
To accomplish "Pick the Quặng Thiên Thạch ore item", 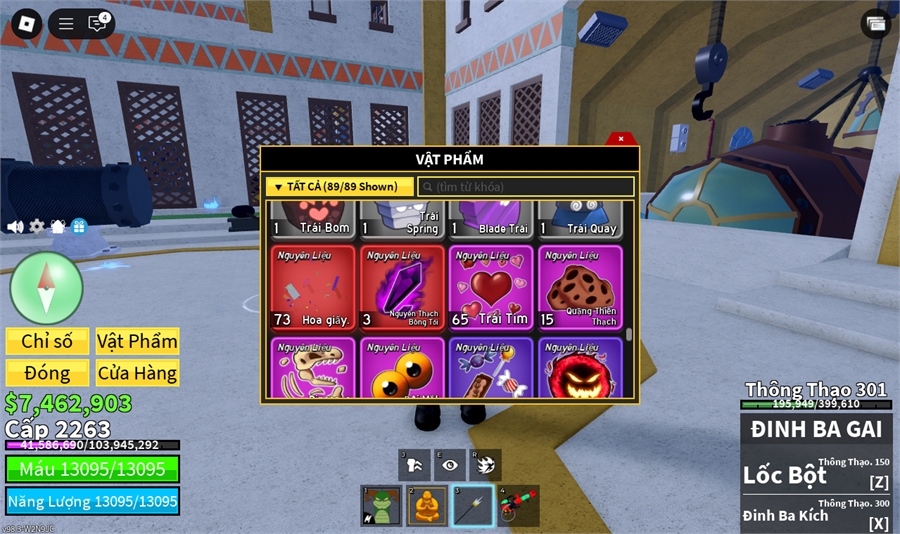I will coord(580,287).
